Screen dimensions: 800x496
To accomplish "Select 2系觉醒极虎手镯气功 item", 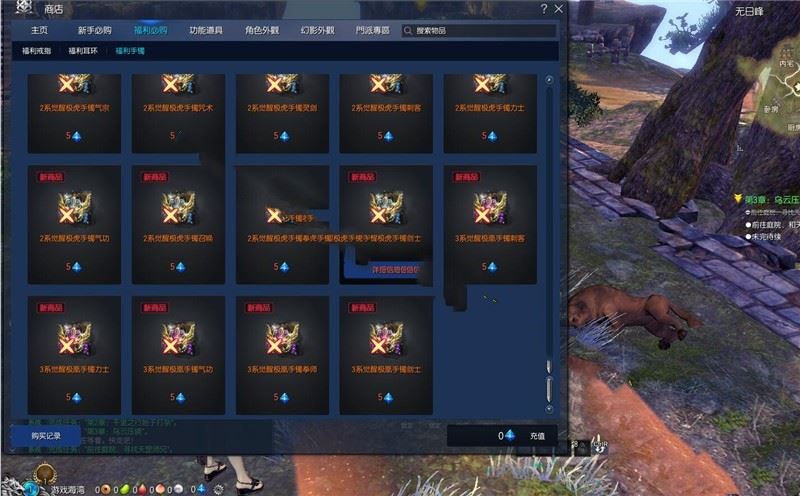I will 73,223.
